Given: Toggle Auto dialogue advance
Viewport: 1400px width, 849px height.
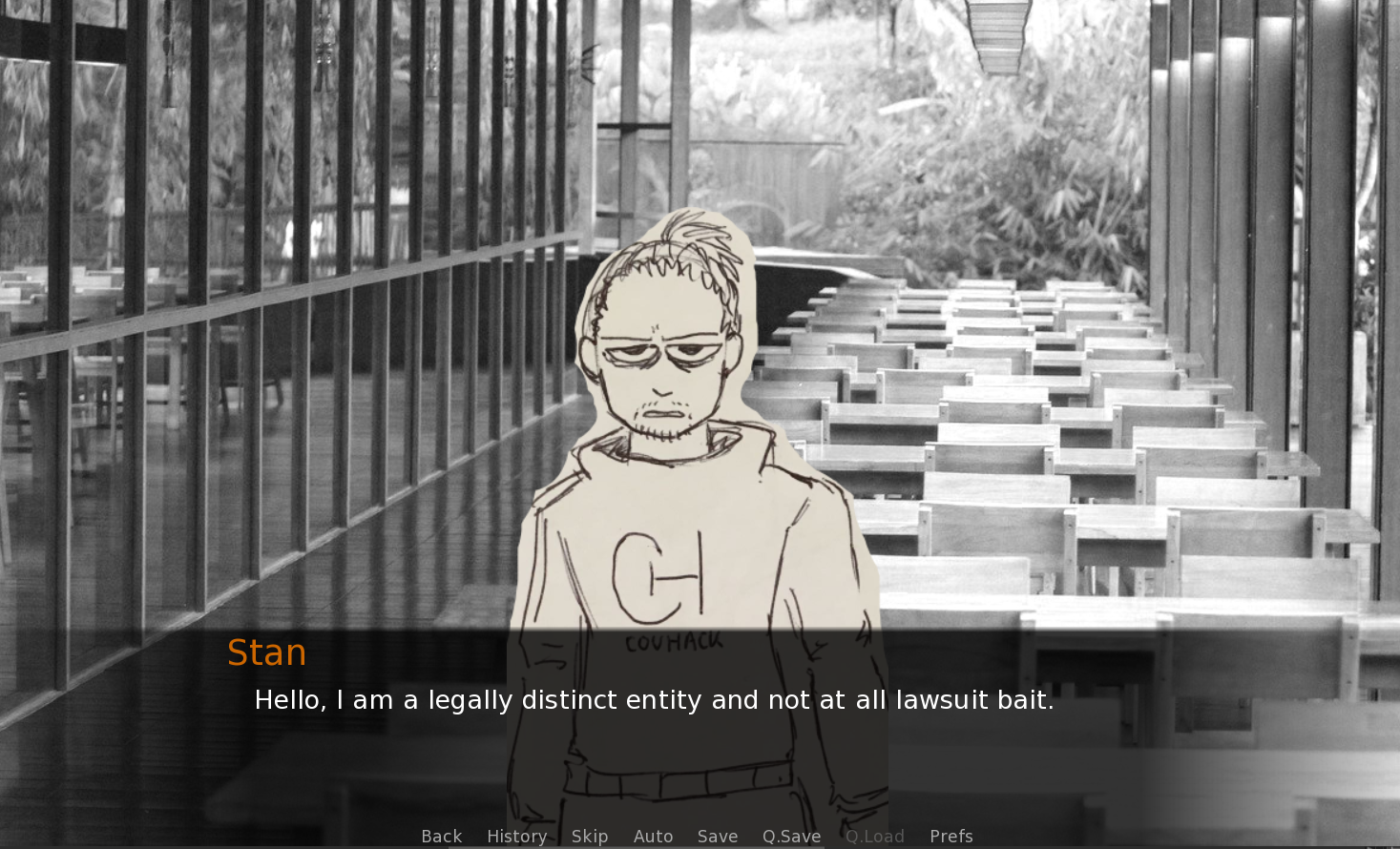Looking at the screenshot, I should pos(653,836).
